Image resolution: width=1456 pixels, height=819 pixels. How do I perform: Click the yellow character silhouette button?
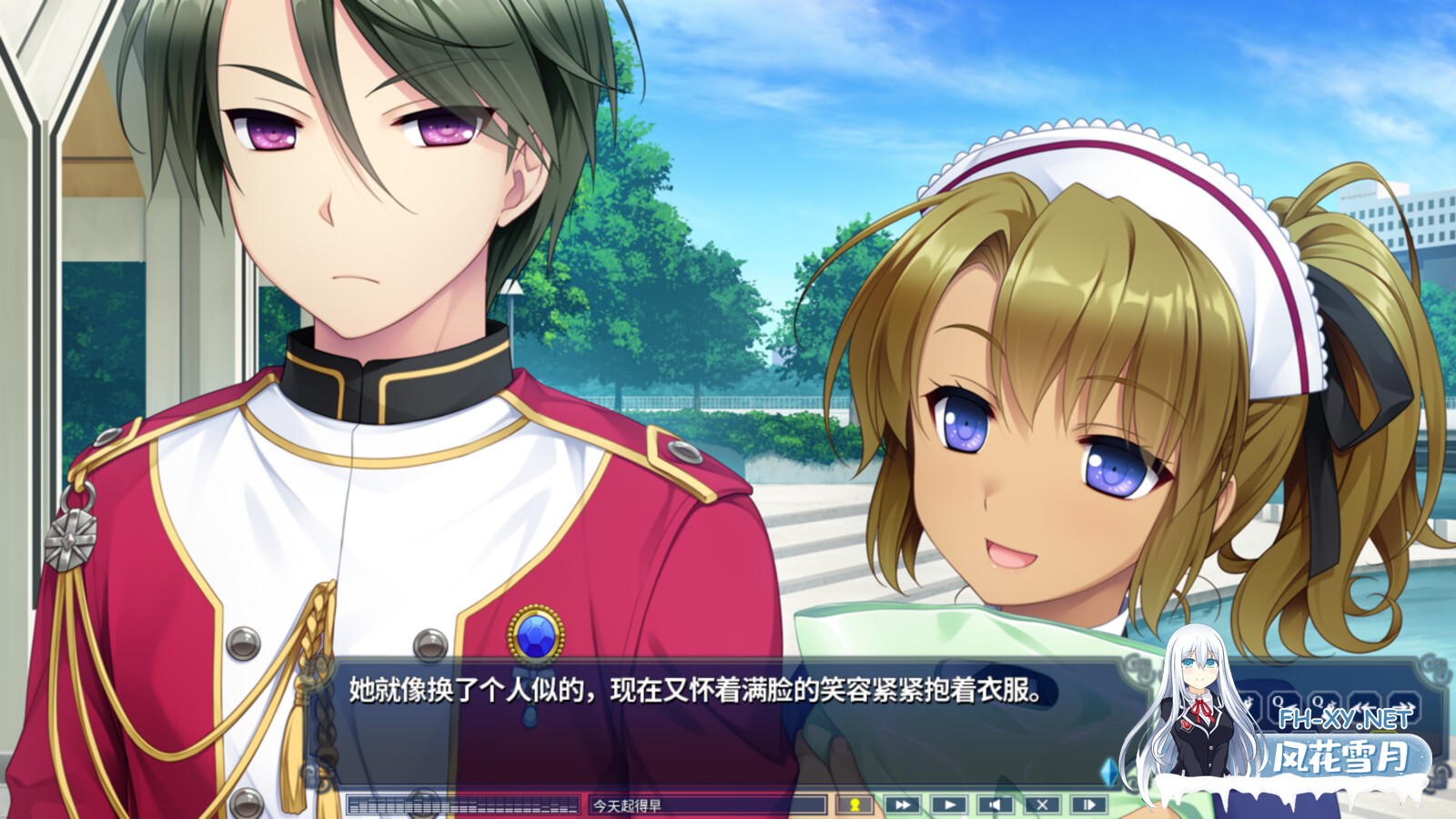click(x=854, y=804)
